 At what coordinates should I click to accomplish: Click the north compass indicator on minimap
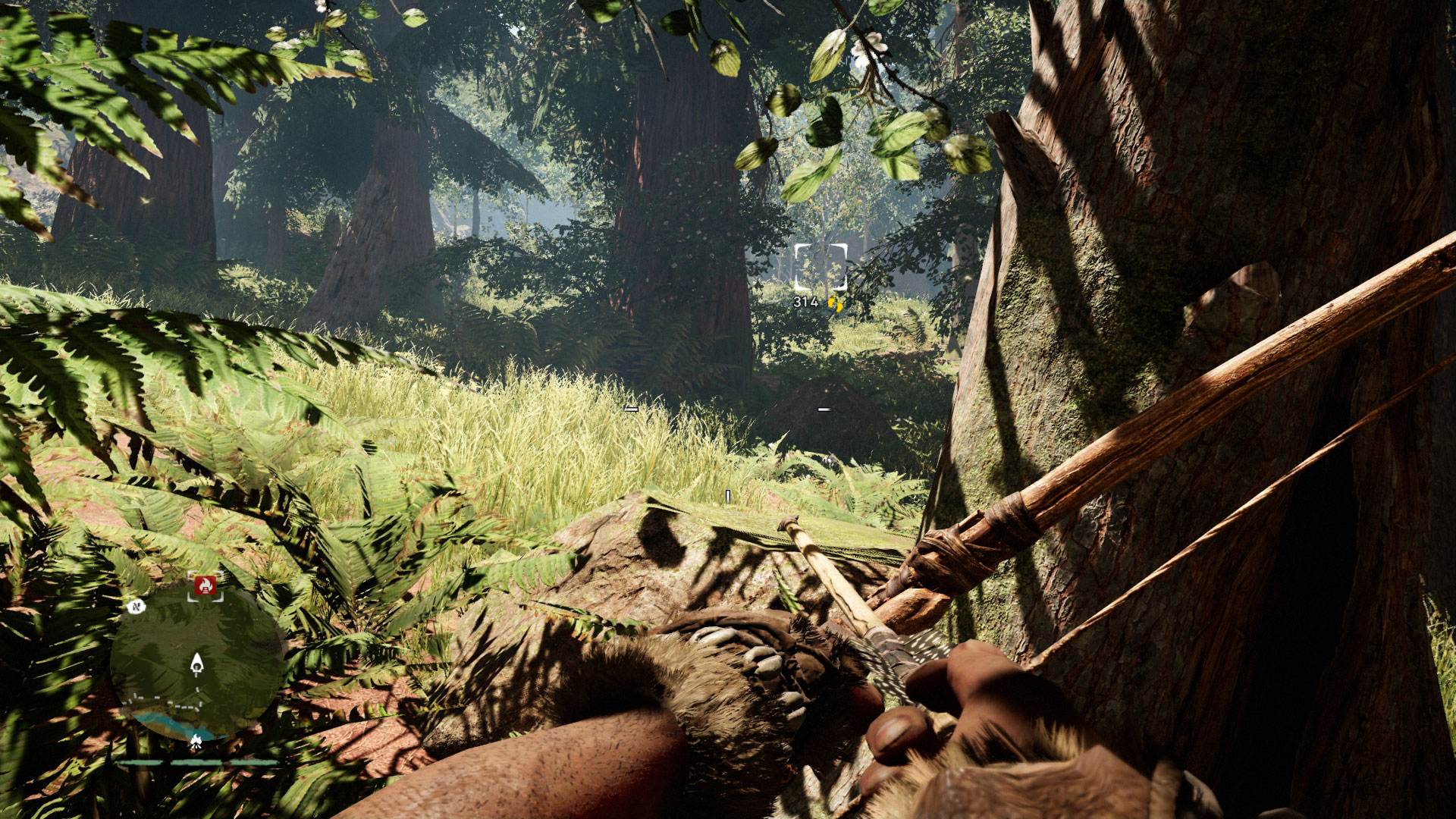137,607
